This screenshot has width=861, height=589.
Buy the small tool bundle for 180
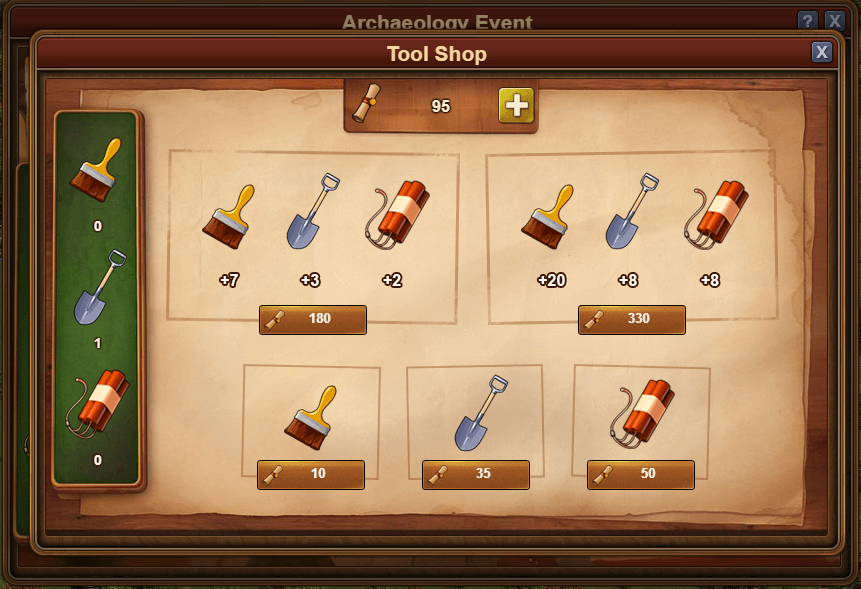point(313,319)
